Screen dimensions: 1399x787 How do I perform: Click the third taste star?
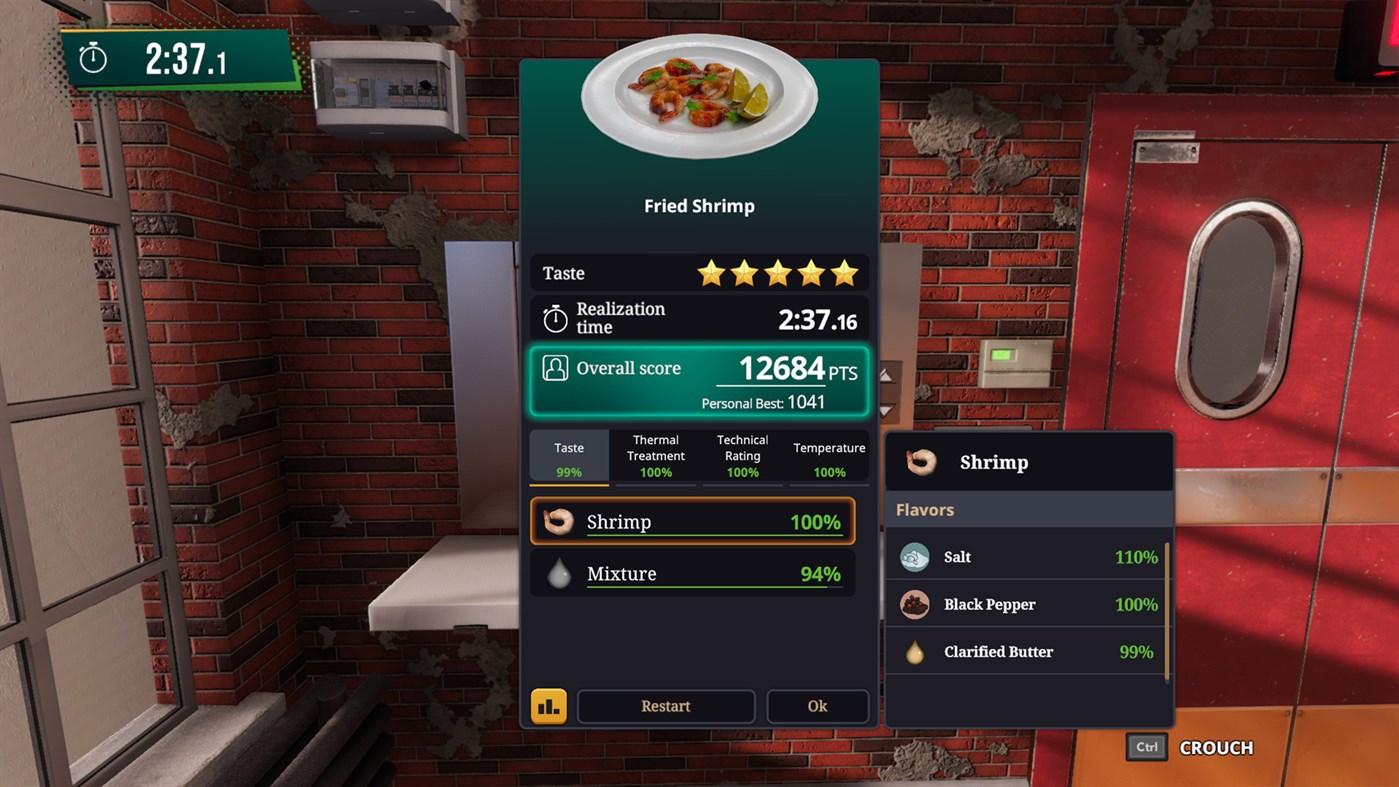(777, 271)
